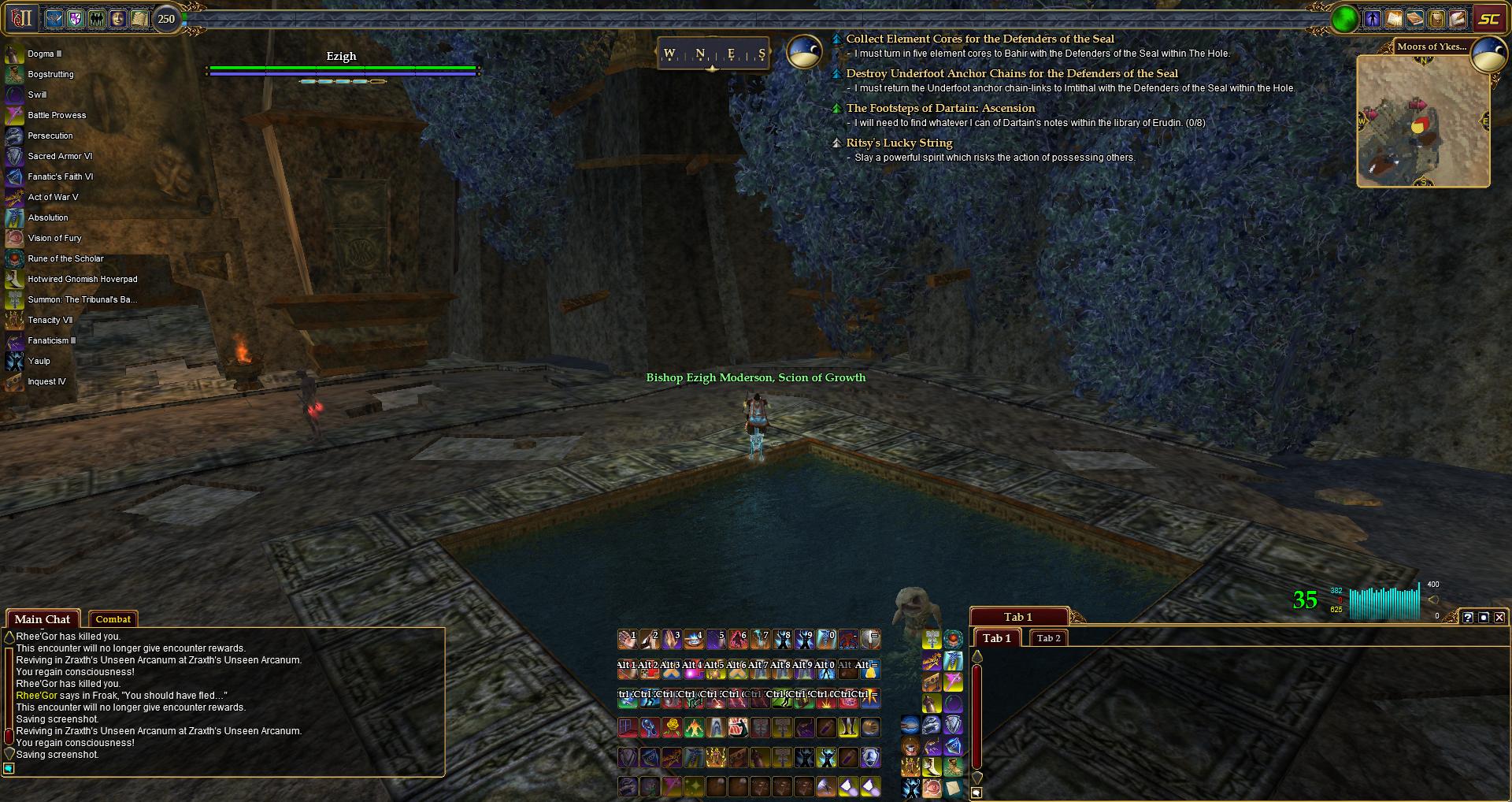
Task: Click the Rune of the Scholar buff
Action: (65, 258)
